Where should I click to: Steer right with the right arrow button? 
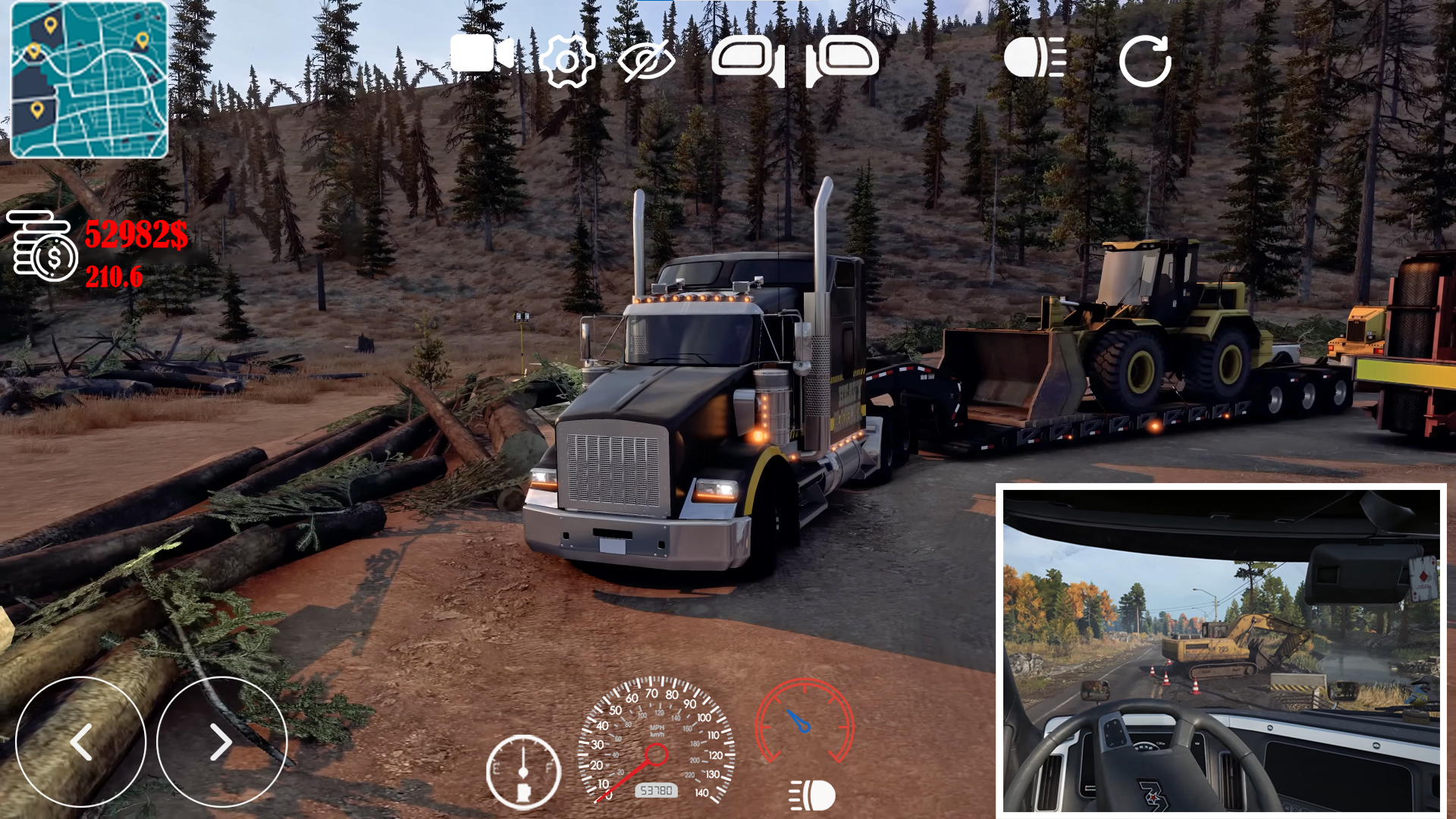coord(221,742)
